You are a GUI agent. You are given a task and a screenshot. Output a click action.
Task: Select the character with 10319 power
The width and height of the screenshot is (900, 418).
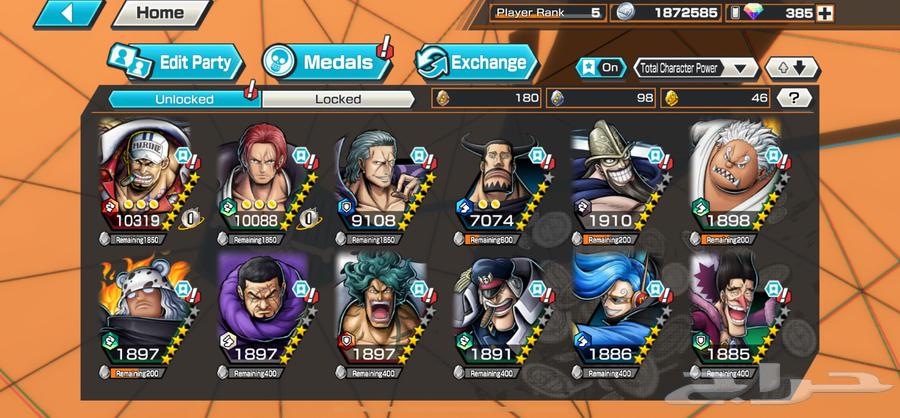[x=148, y=180]
